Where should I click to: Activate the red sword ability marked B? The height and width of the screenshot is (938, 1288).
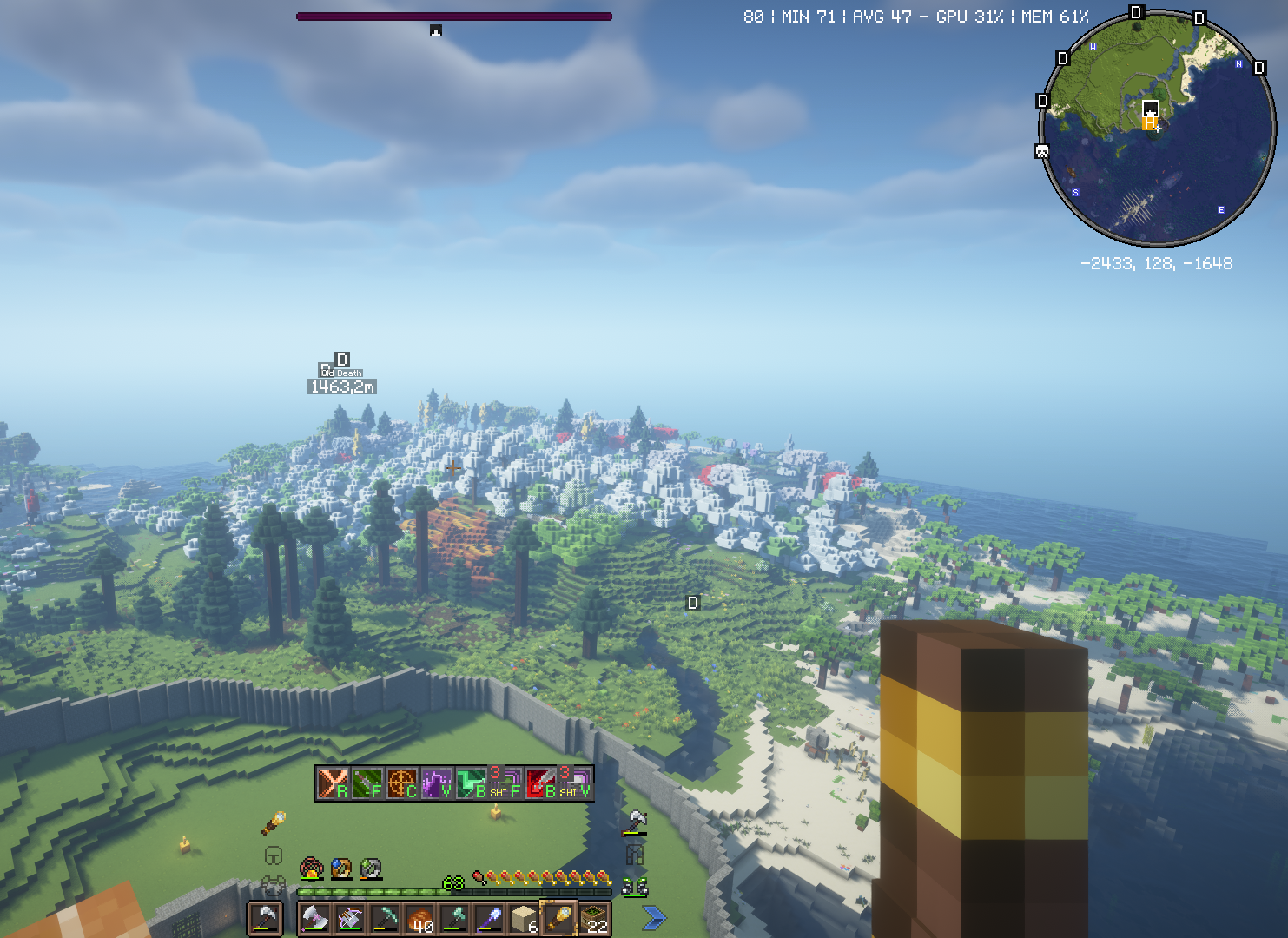[542, 783]
